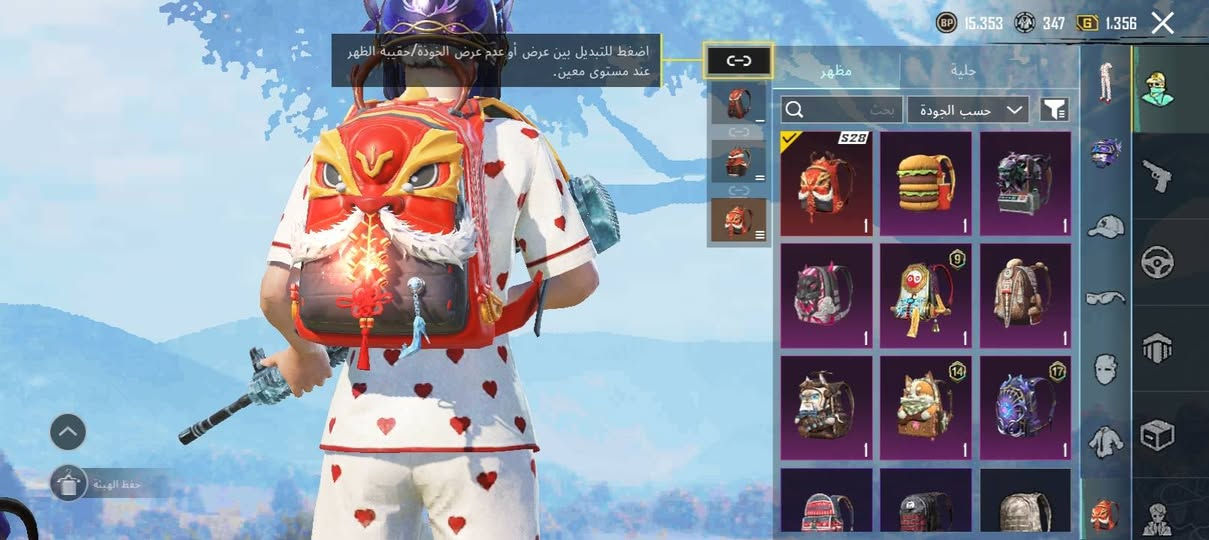This screenshot has width=1209, height=540.
Task: Open the jacket clothing category
Action: 1105,440
